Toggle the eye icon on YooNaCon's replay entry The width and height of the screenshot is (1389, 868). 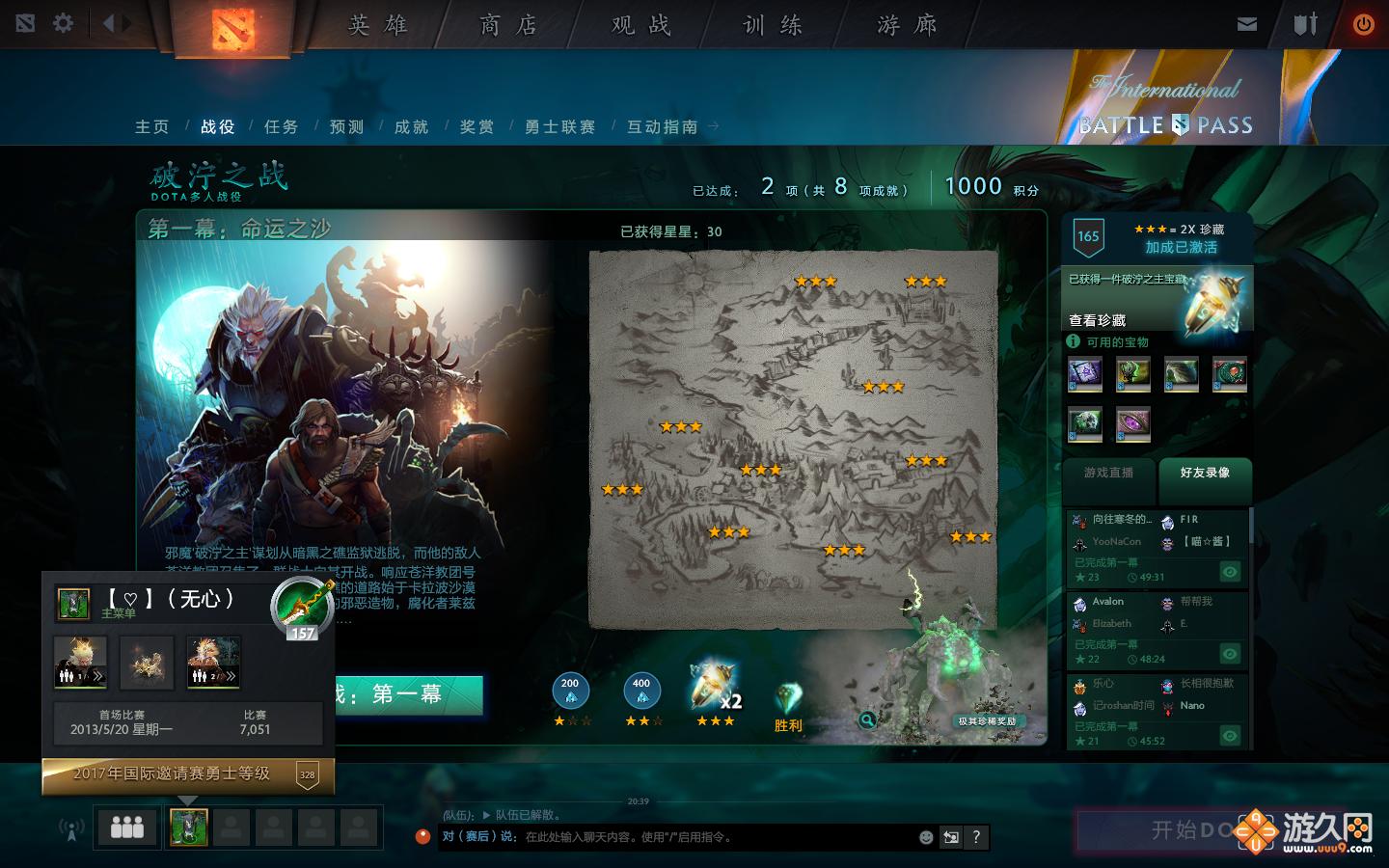pyautogui.click(x=1230, y=572)
